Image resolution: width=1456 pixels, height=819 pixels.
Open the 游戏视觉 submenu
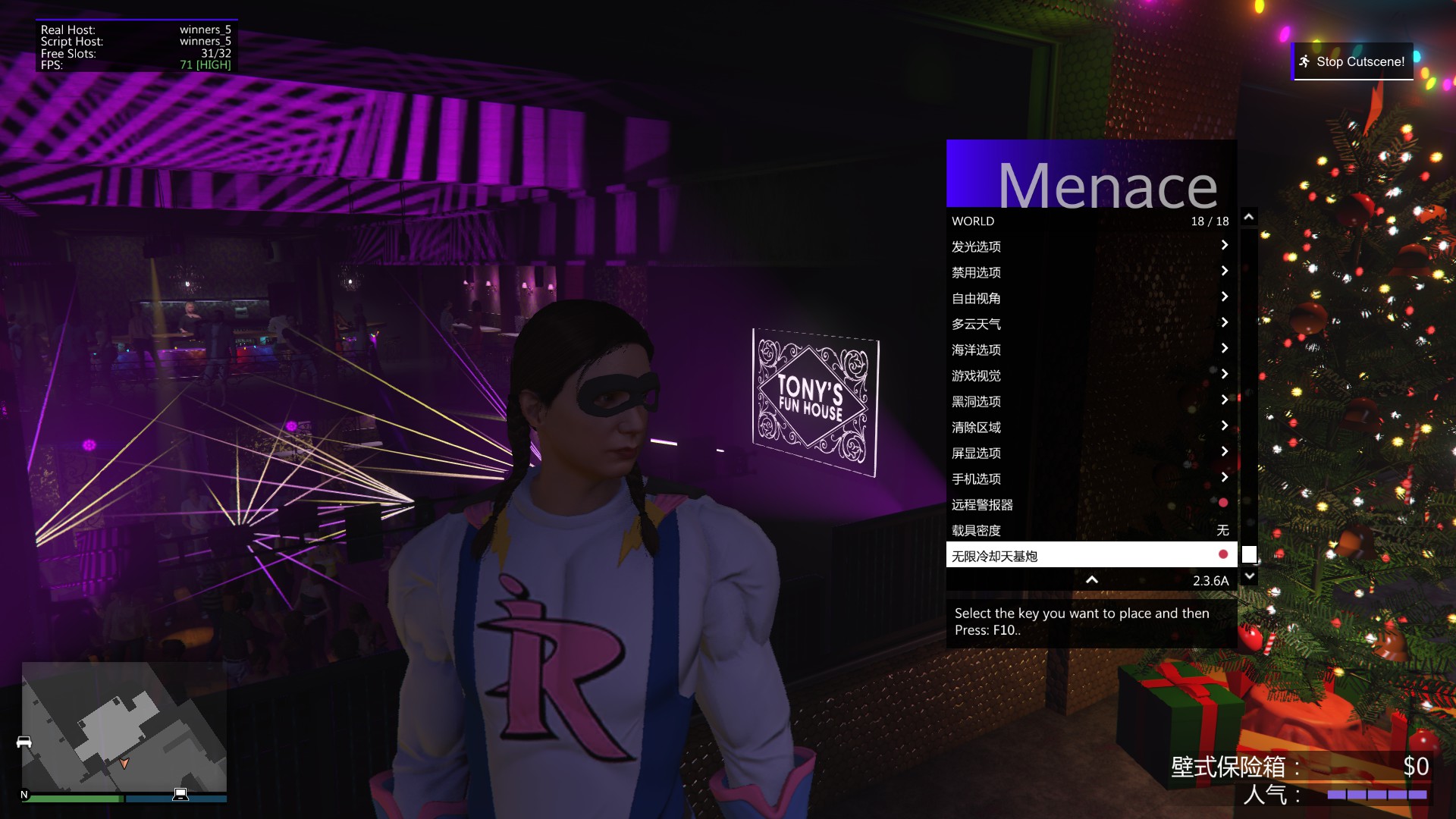(1090, 375)
